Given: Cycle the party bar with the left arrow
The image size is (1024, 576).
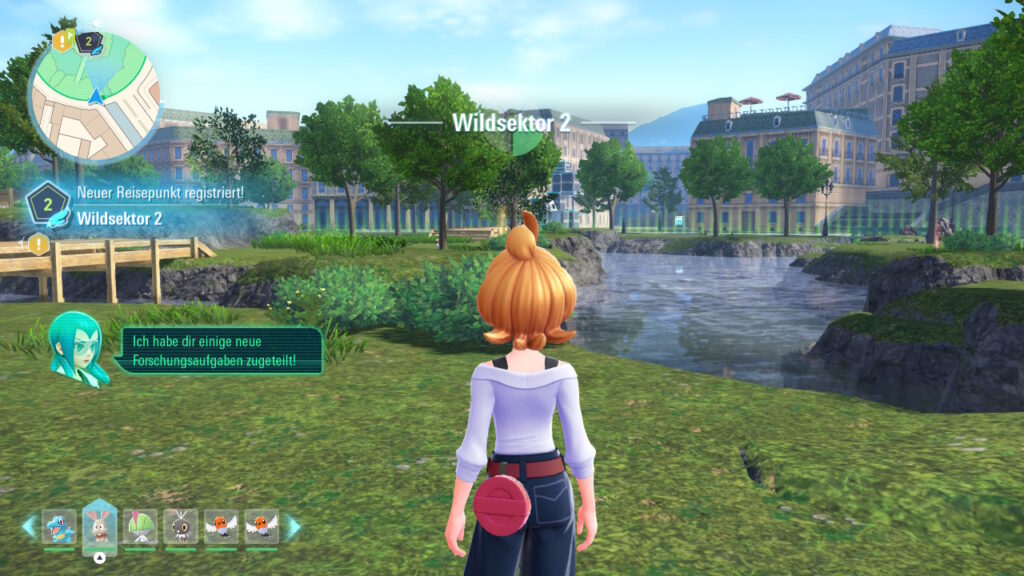Looking at the screenshot, I should pos(28,527).
